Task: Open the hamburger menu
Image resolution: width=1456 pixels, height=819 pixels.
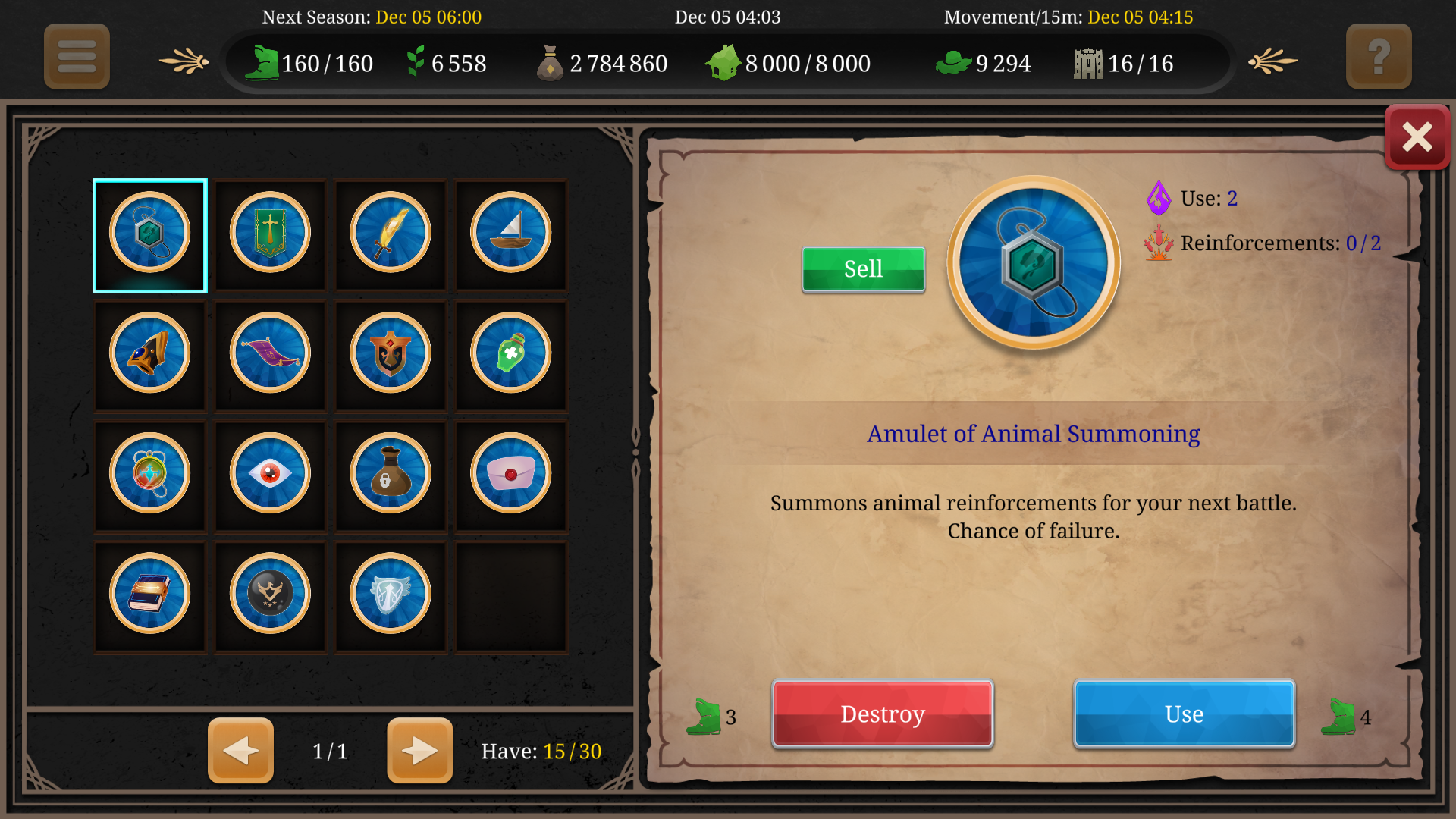Action: (x=76, y=56)
